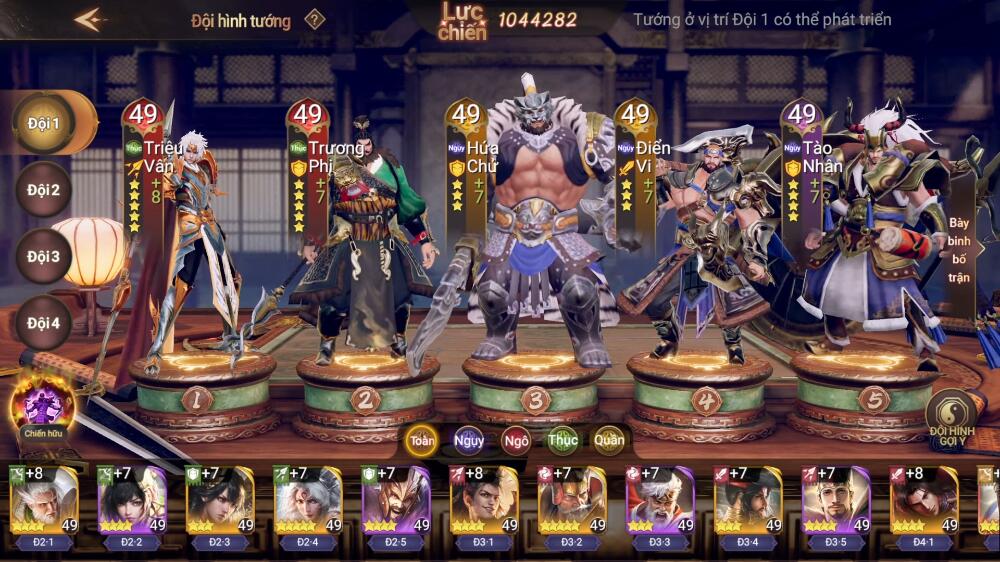Select the Đội 3 team tab
Image resolution: width=1000 pixels, height=562 pixels.
(44, 256)
